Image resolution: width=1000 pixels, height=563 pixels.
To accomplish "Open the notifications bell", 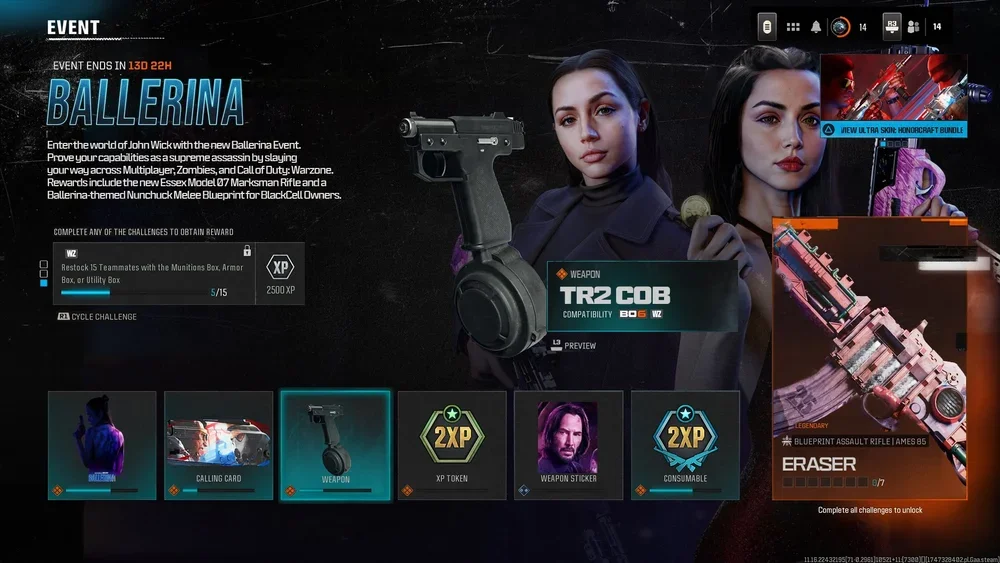I will pos(816,27).
